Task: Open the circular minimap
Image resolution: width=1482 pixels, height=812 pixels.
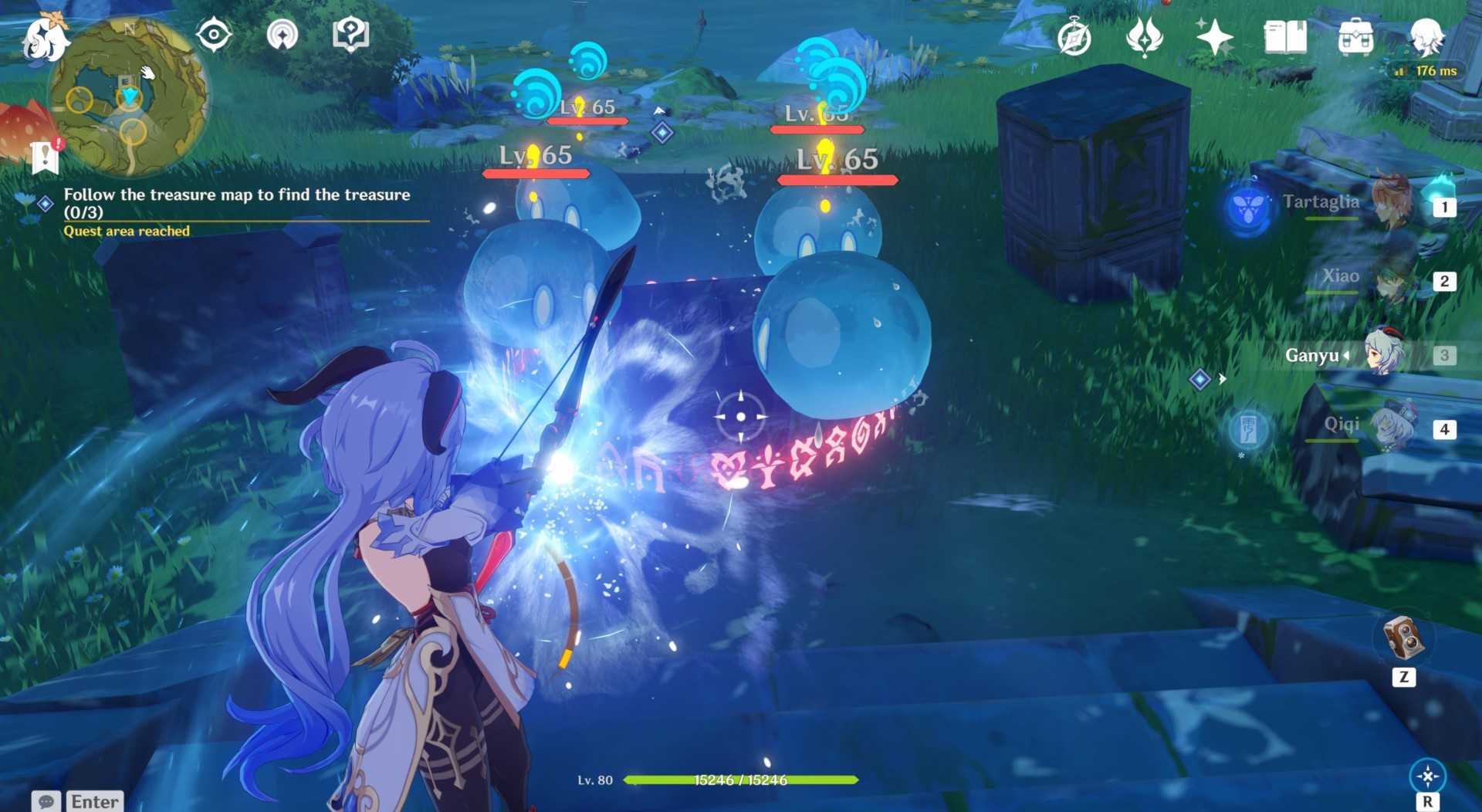Action: (x=129, y=96)
